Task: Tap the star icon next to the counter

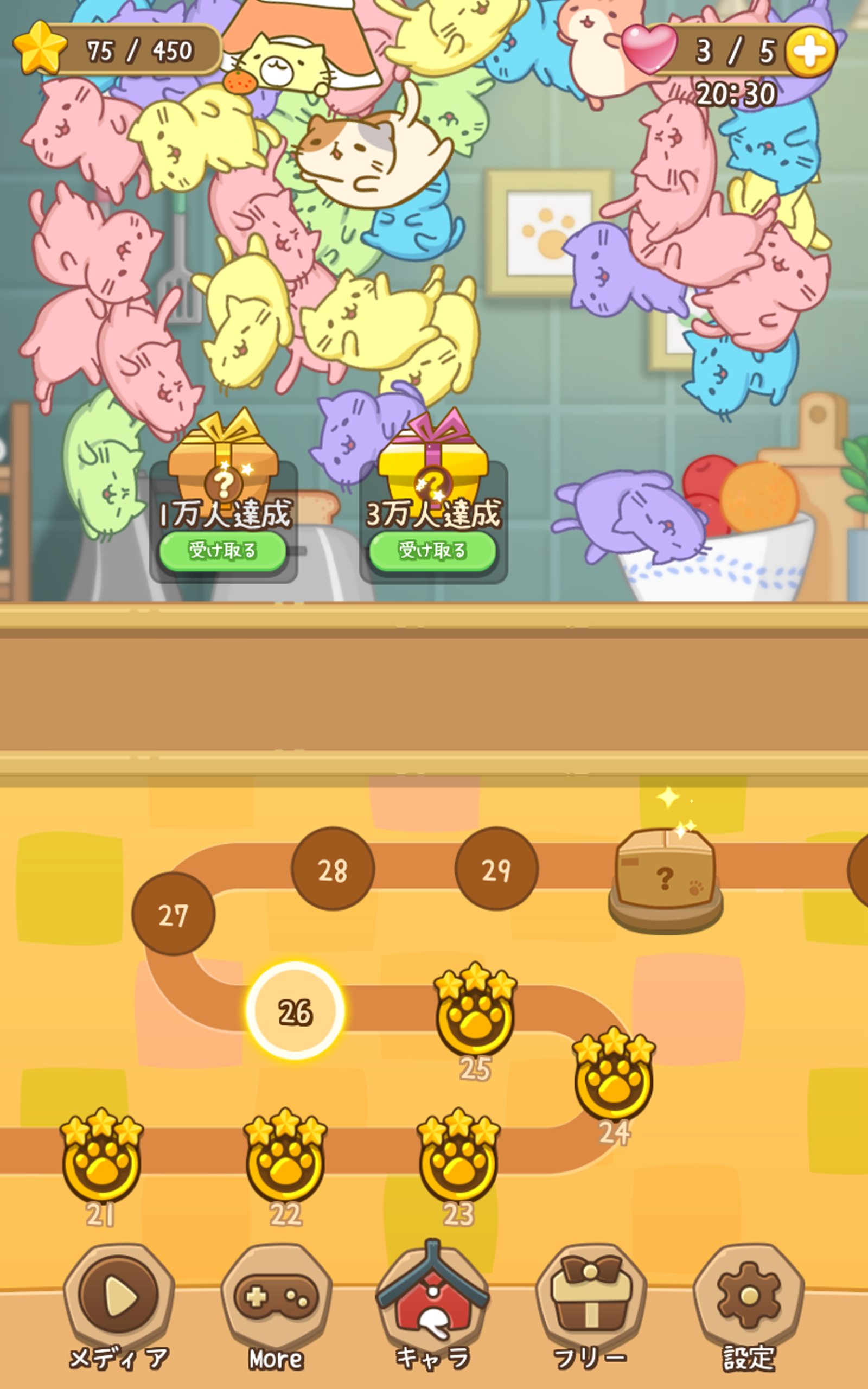Action: [39, 47]
